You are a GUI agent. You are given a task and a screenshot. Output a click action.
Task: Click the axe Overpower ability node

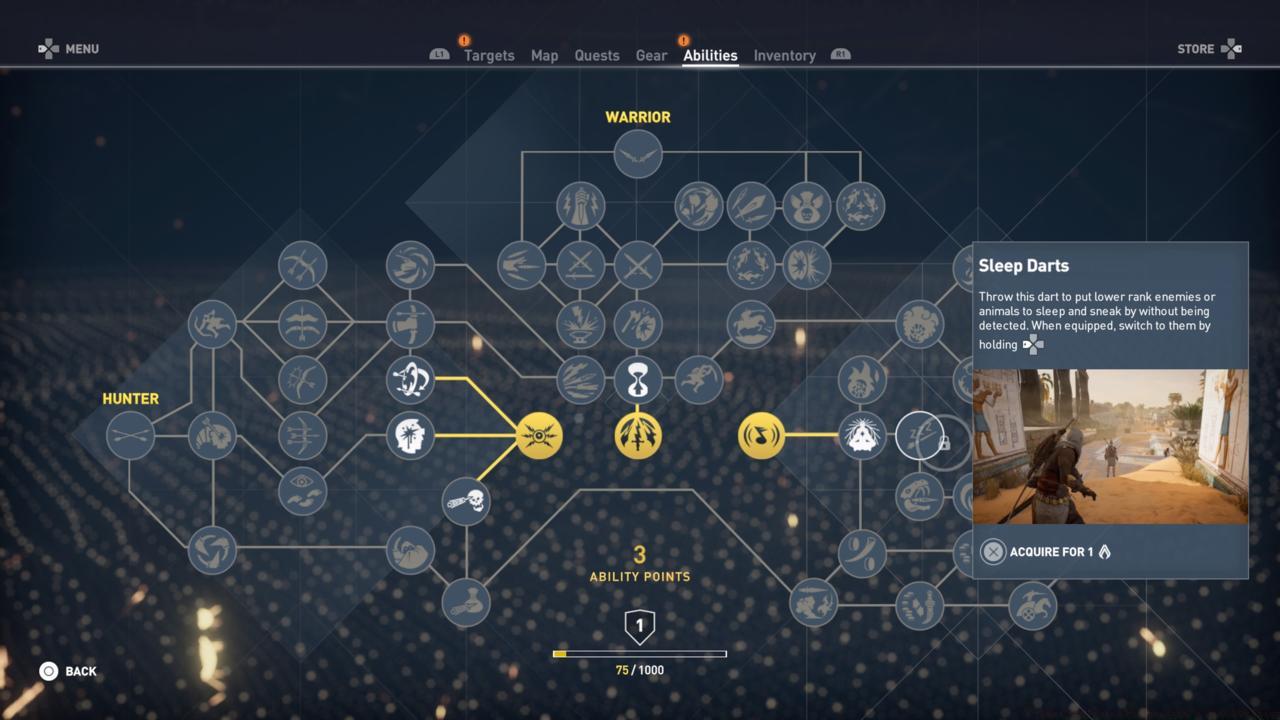[640, 322]
